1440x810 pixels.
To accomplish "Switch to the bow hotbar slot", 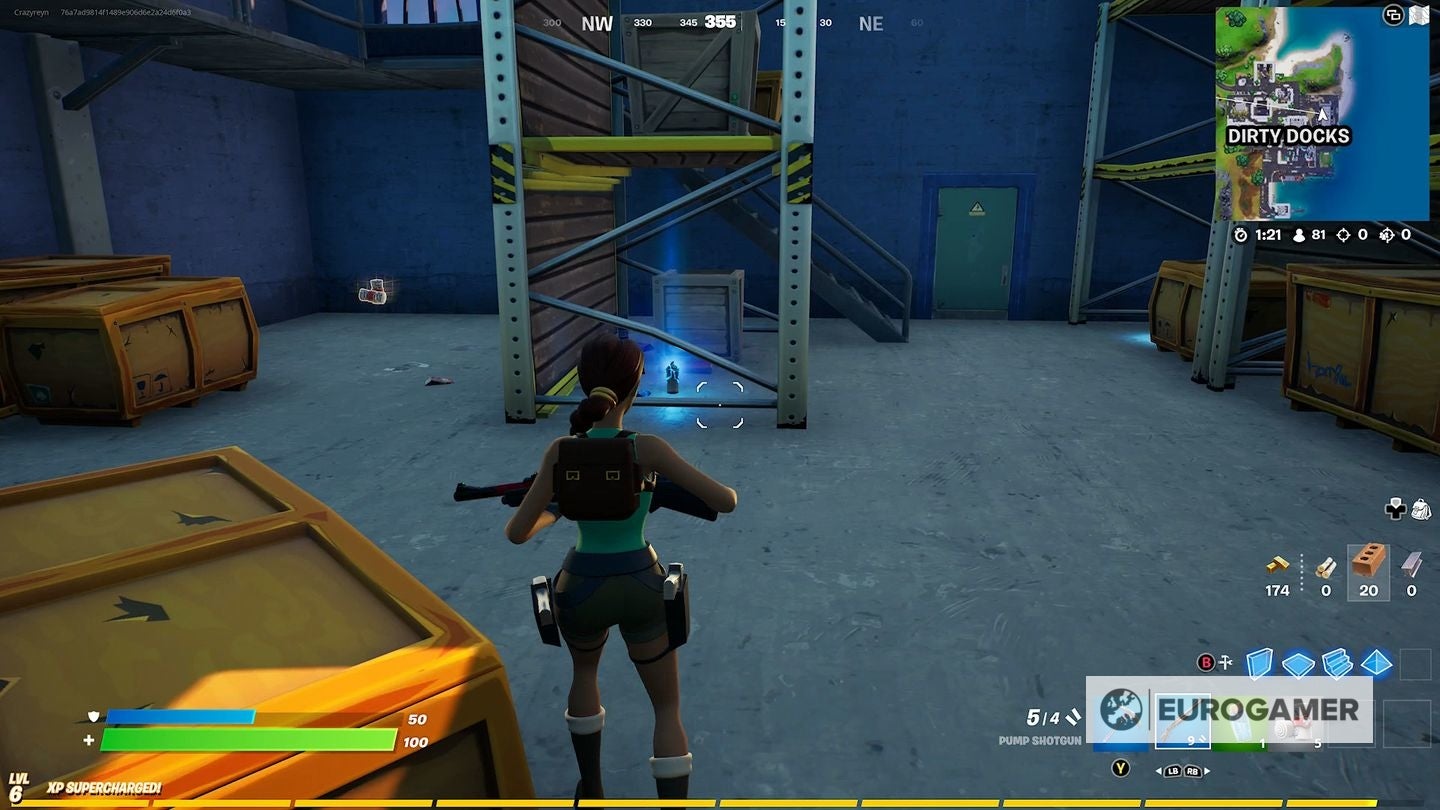I will point(1182,720).
